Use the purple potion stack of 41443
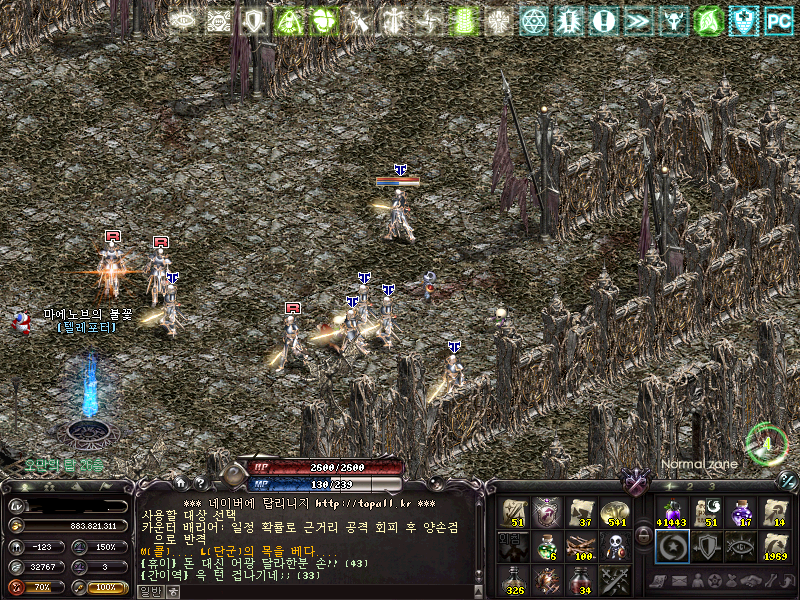 pos(672,512)
